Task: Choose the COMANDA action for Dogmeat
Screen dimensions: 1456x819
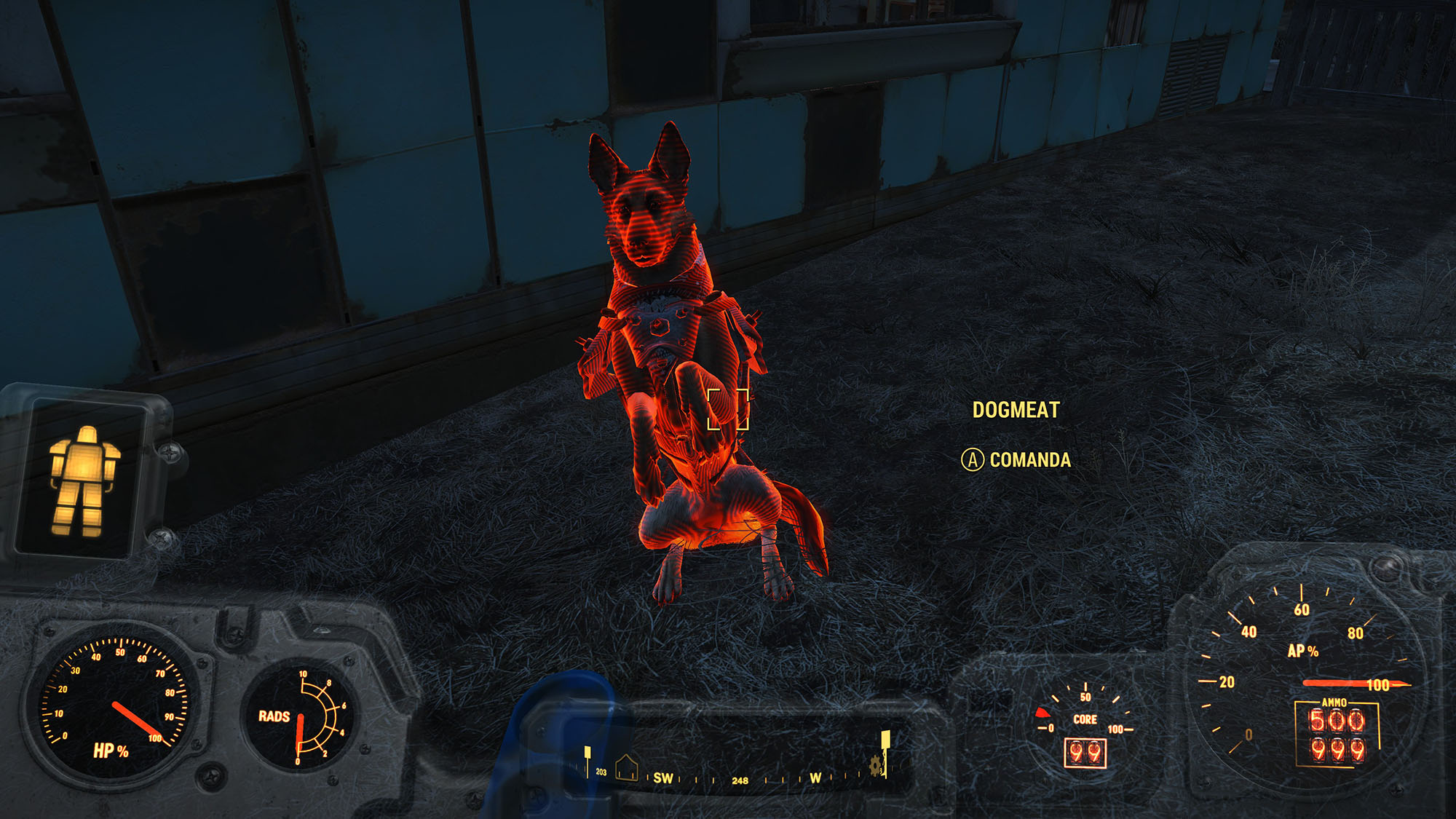Action: coord(1016,460)
